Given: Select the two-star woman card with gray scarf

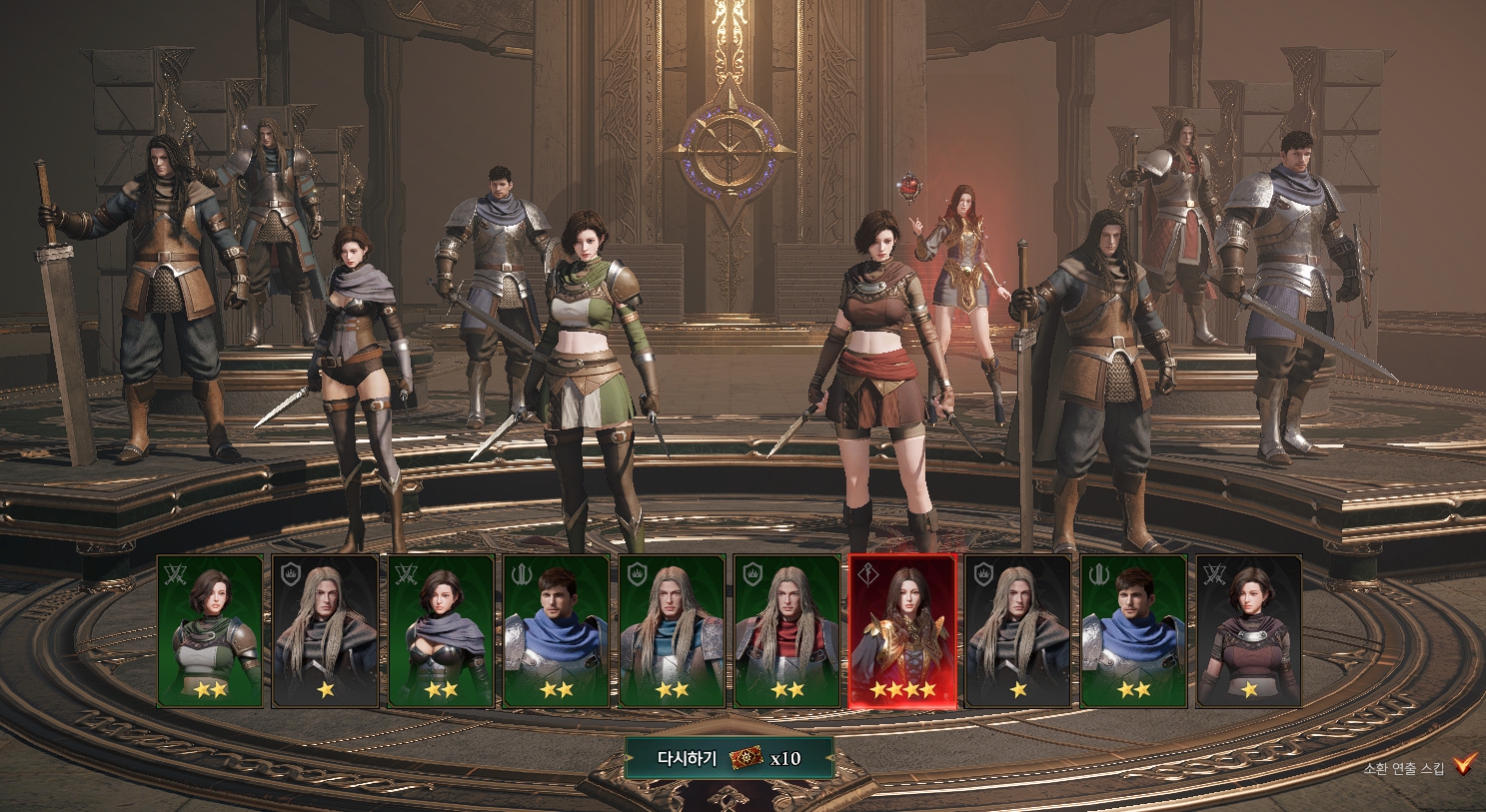Looking at the screenshot, I should tap(441, 631).
